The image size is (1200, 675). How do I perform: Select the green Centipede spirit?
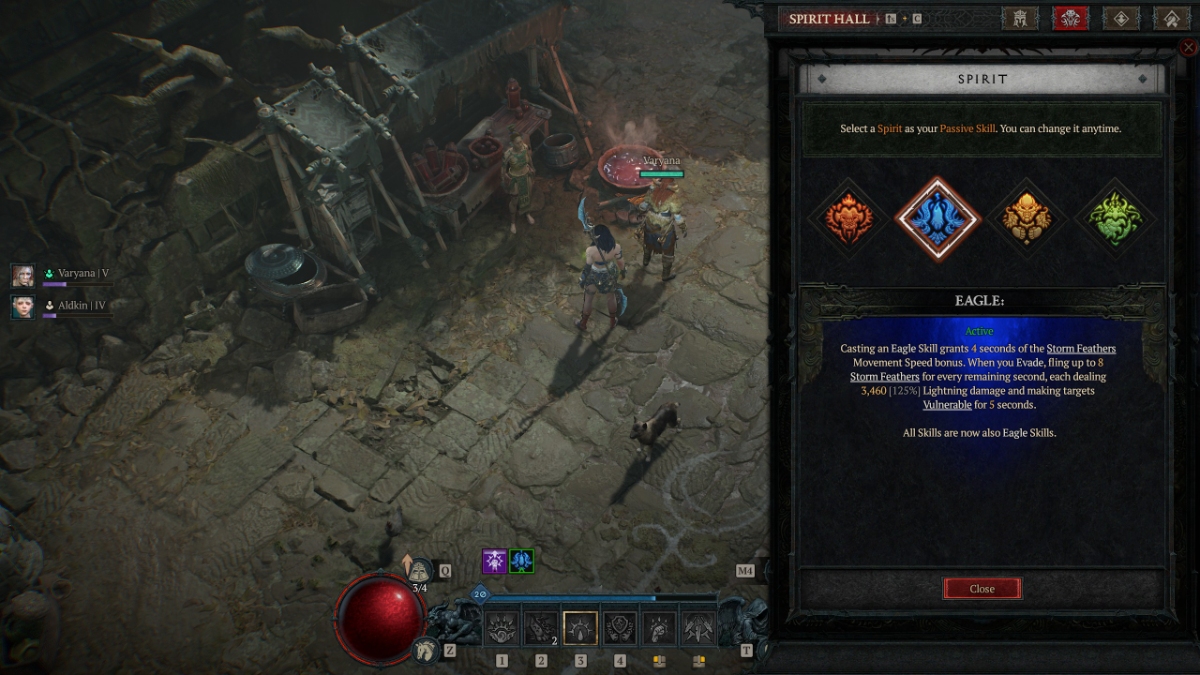(1116, 218)
